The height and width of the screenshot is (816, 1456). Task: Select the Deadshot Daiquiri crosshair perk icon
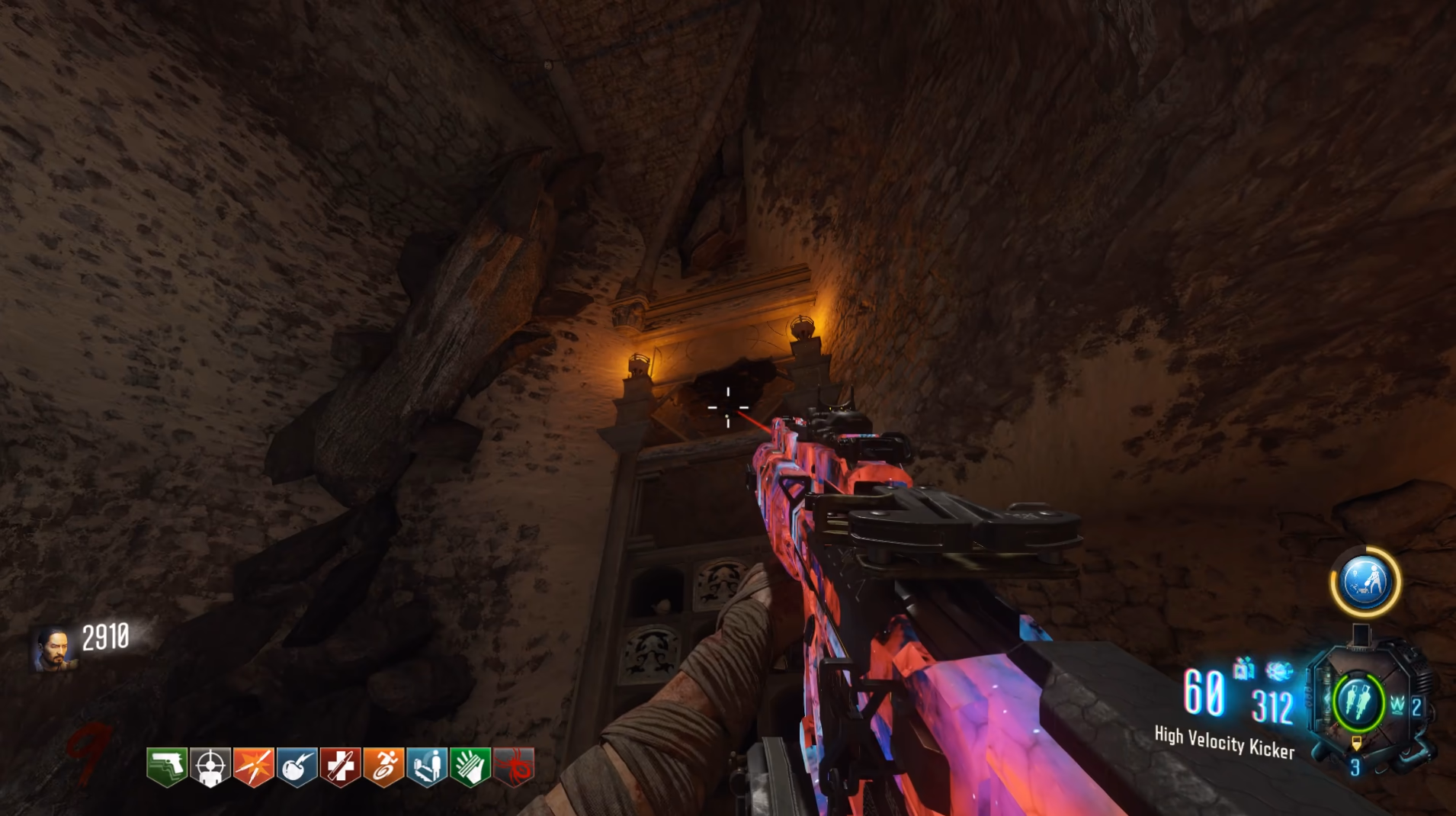[x=210, y=766]
